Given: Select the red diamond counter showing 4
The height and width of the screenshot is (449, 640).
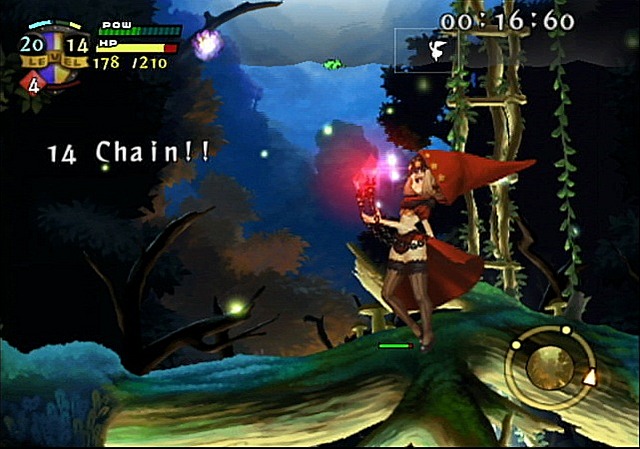Looking at the screenshot, I should [33, 84].
